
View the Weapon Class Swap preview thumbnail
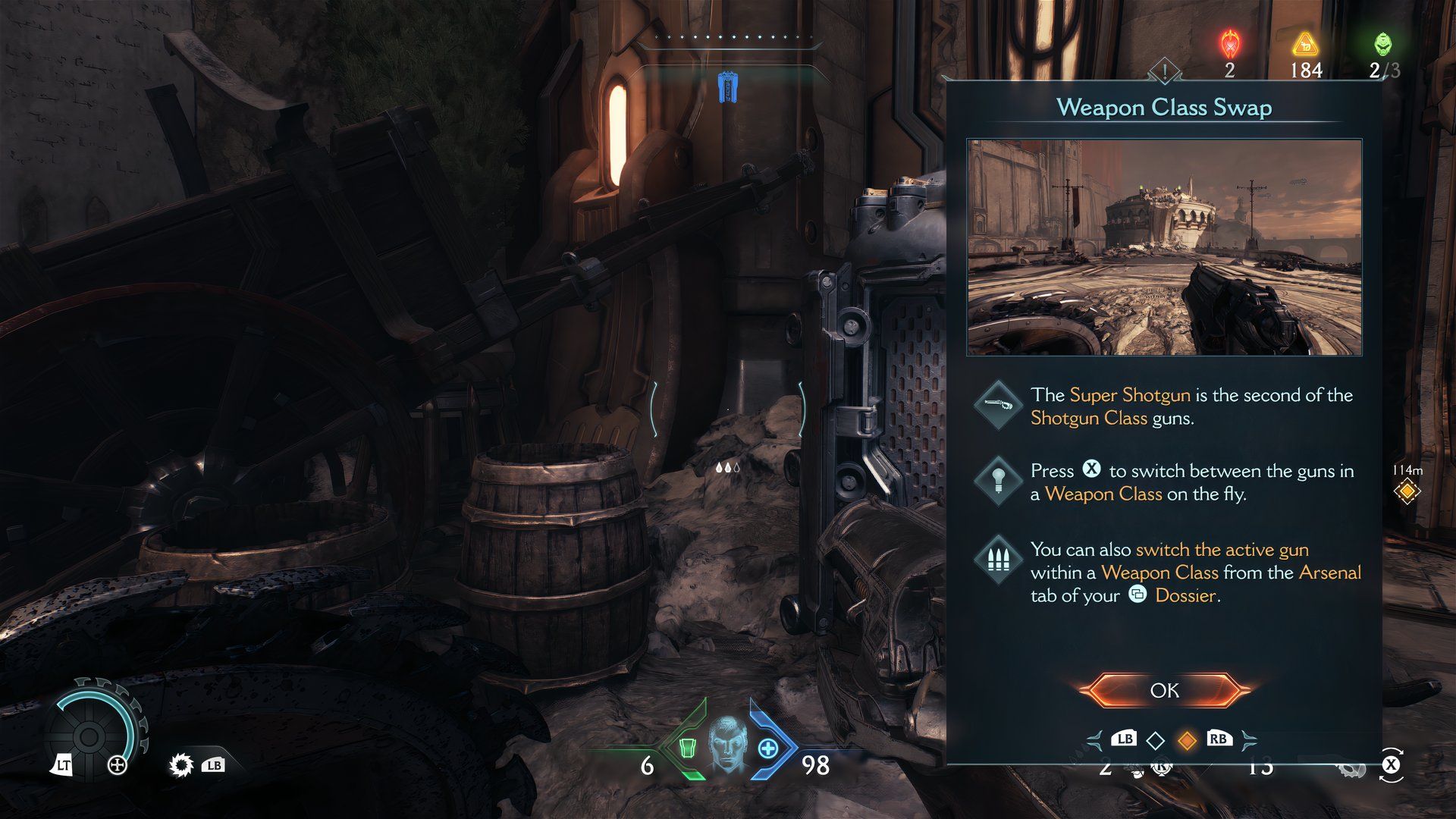tap(1164, 247)
